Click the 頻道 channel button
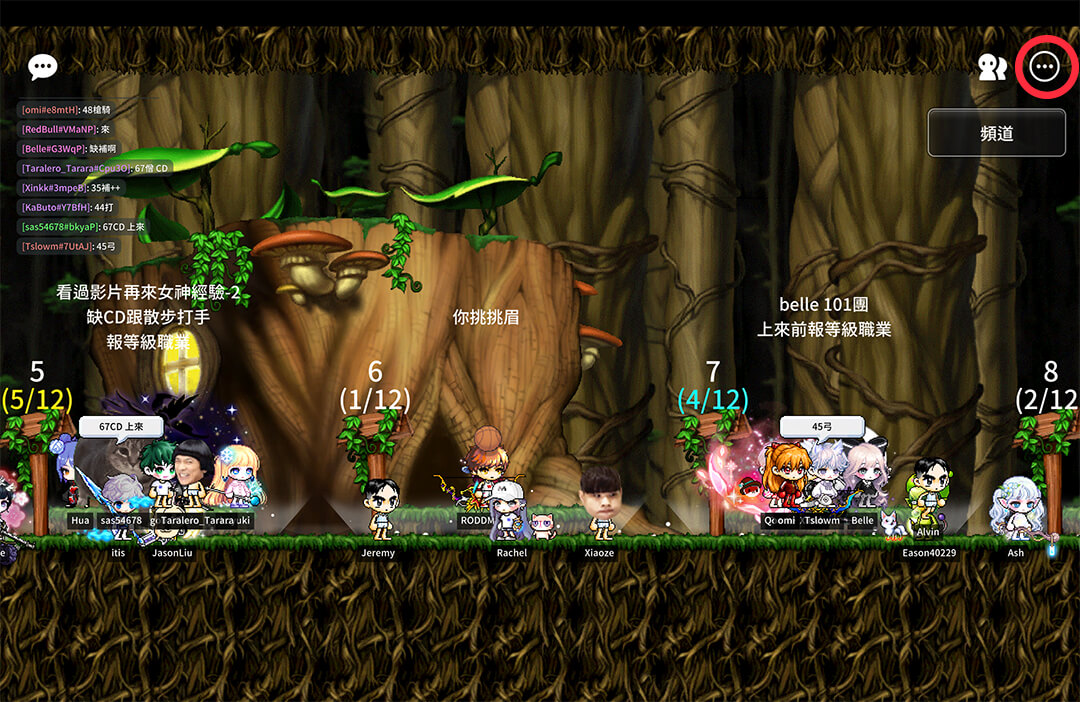This screenshot has width=1080, height=702. 996,133
